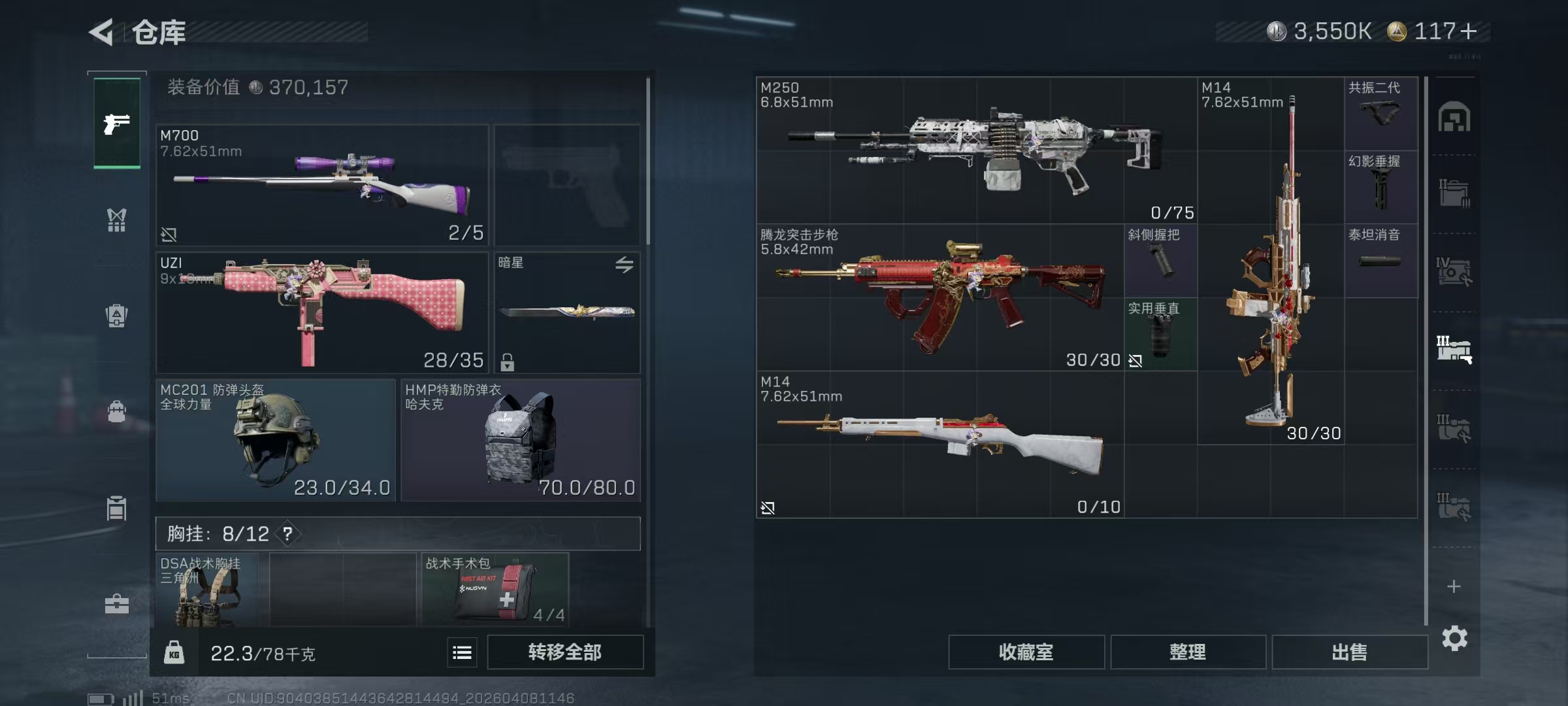The width and height of the screenshot is (1568, 706).
Task: Choose the 暗星 knife slot
Action: pos(566,312)
